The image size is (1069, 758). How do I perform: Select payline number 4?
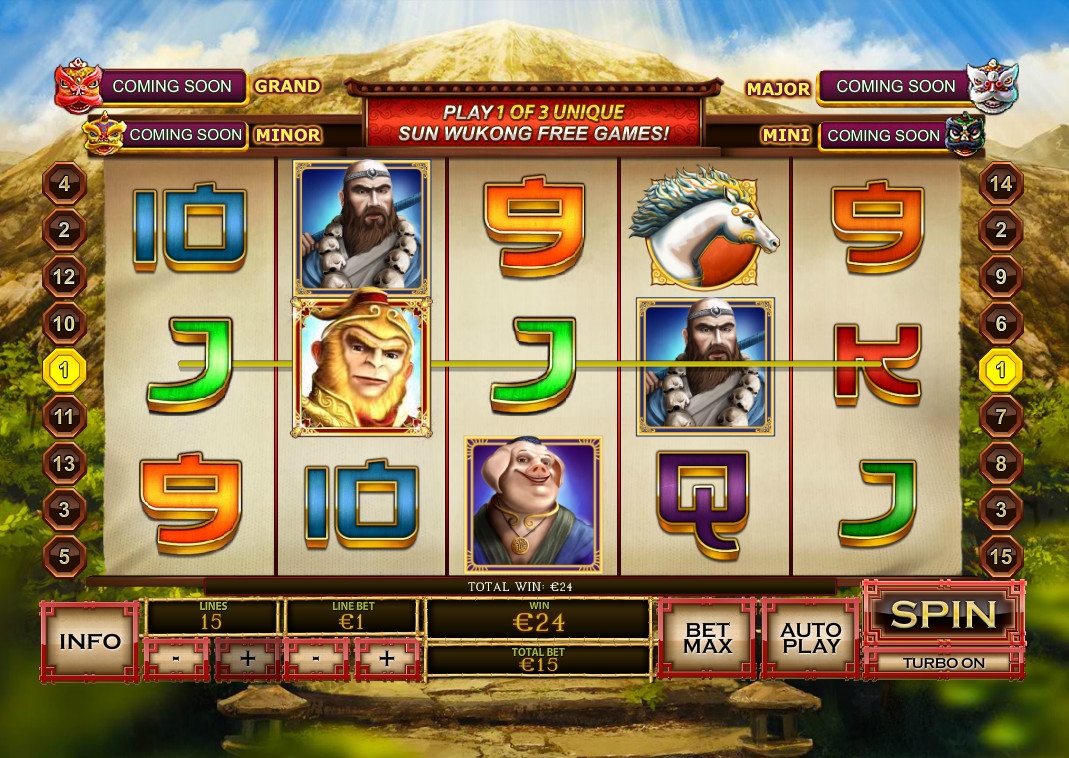(x=65, y=184)
